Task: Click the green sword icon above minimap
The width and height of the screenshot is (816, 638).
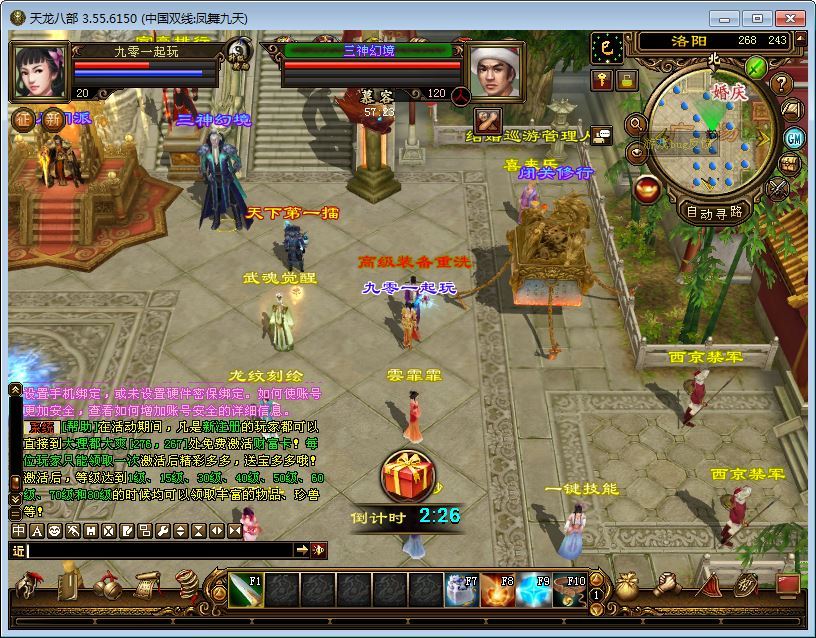Action: 756,68
